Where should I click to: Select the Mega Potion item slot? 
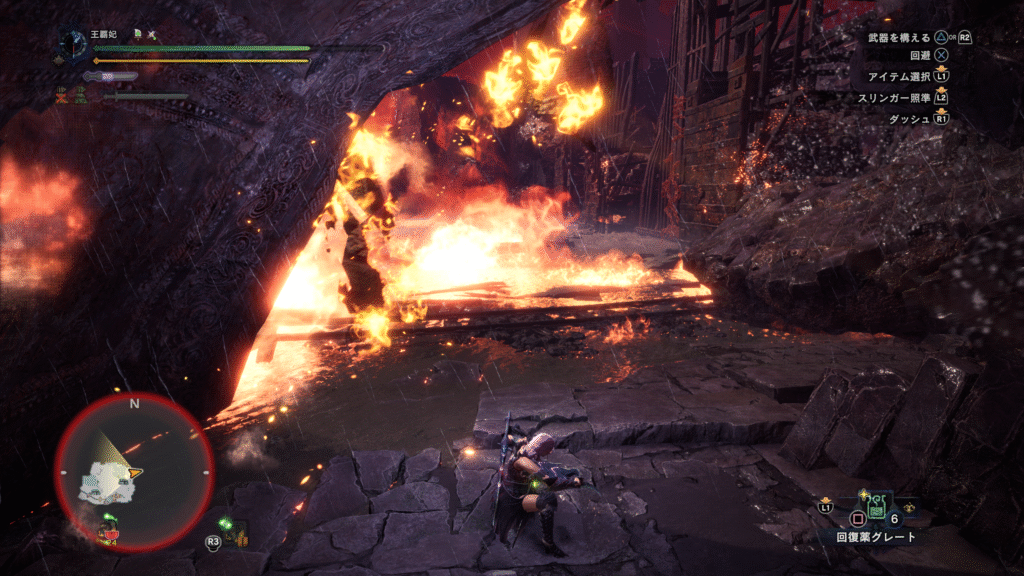[876, 509]
